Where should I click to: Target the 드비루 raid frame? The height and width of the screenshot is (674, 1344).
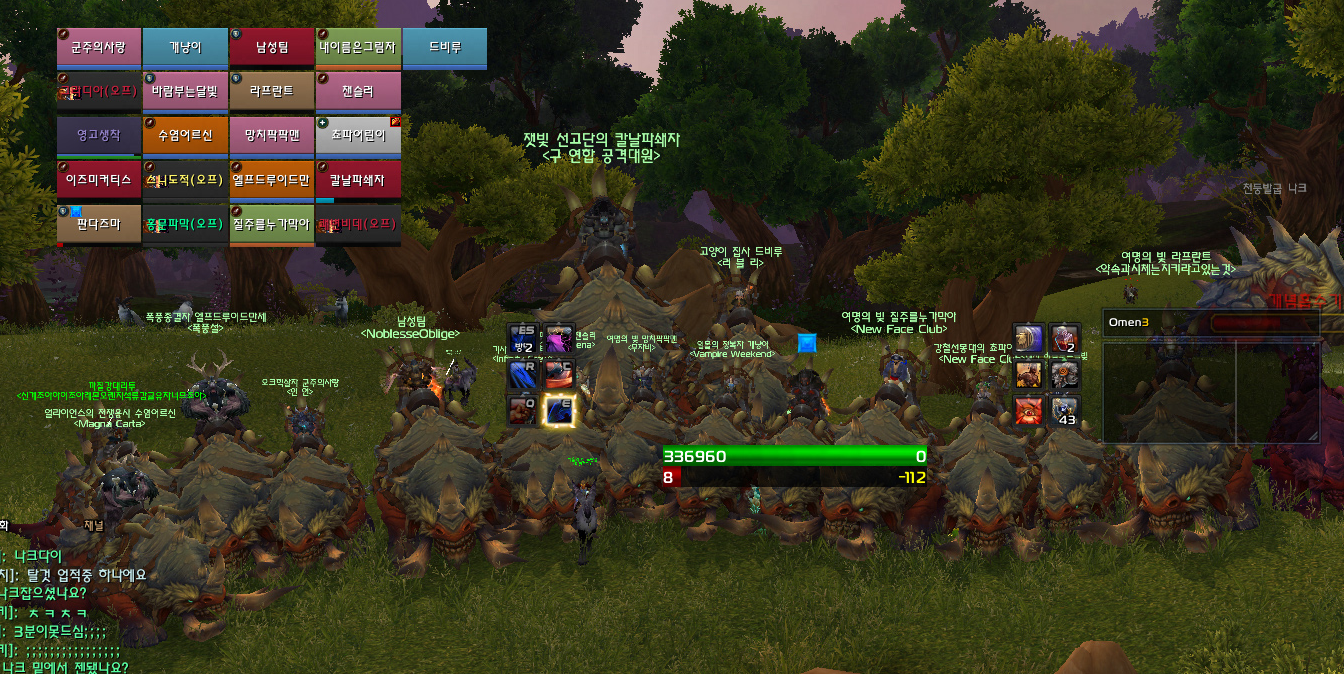point(444,47)
